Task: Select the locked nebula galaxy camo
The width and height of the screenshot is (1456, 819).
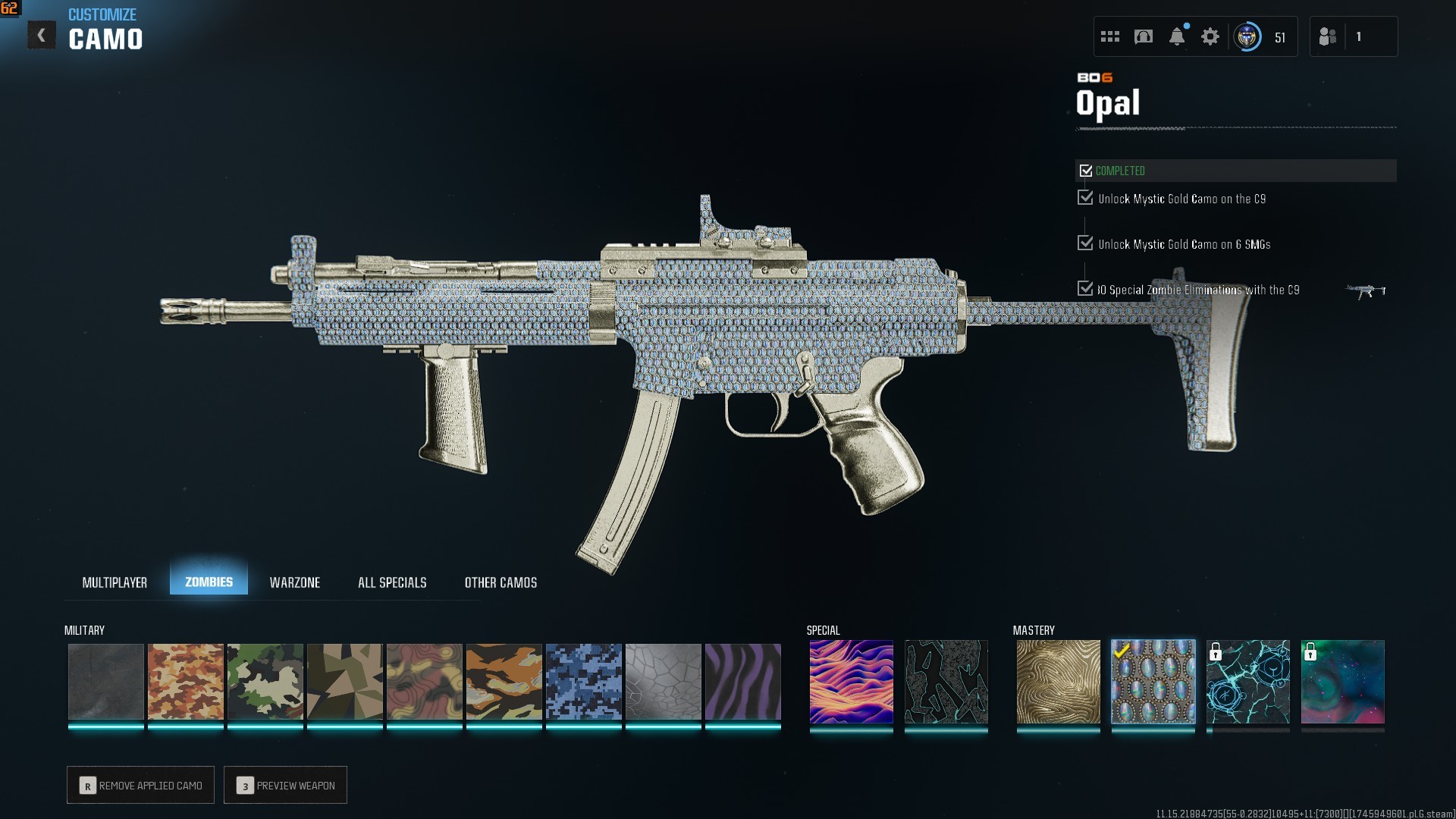Action: pos(1342,682)
